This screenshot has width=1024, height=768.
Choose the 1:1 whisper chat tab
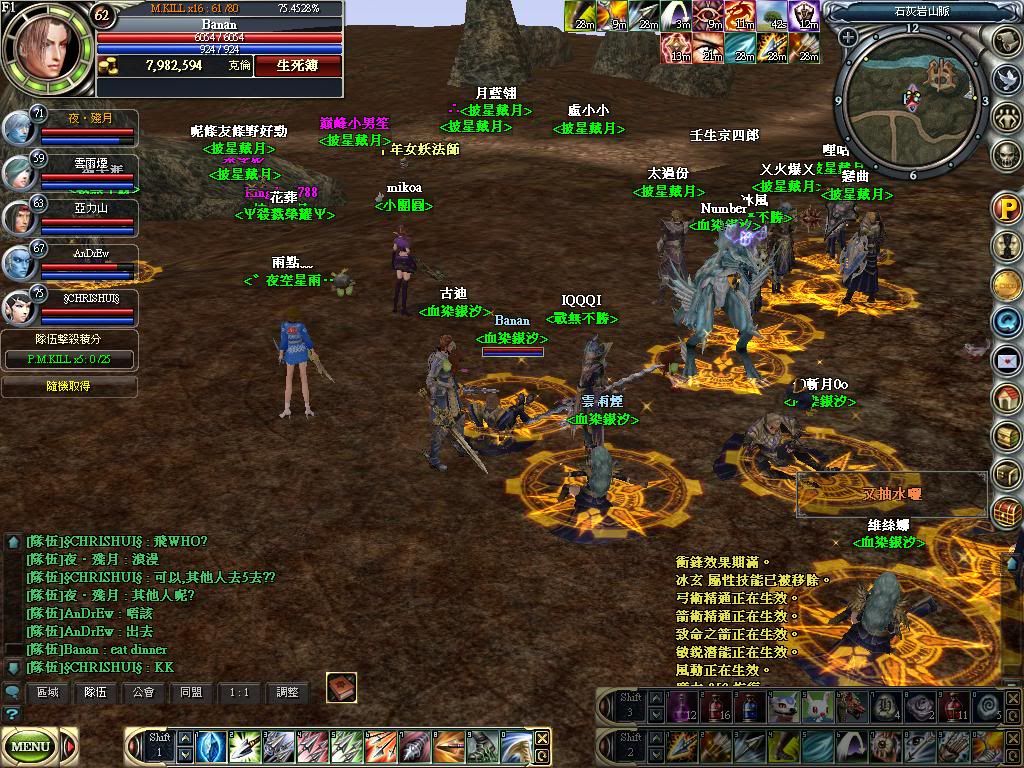click(x=239, y=691)
